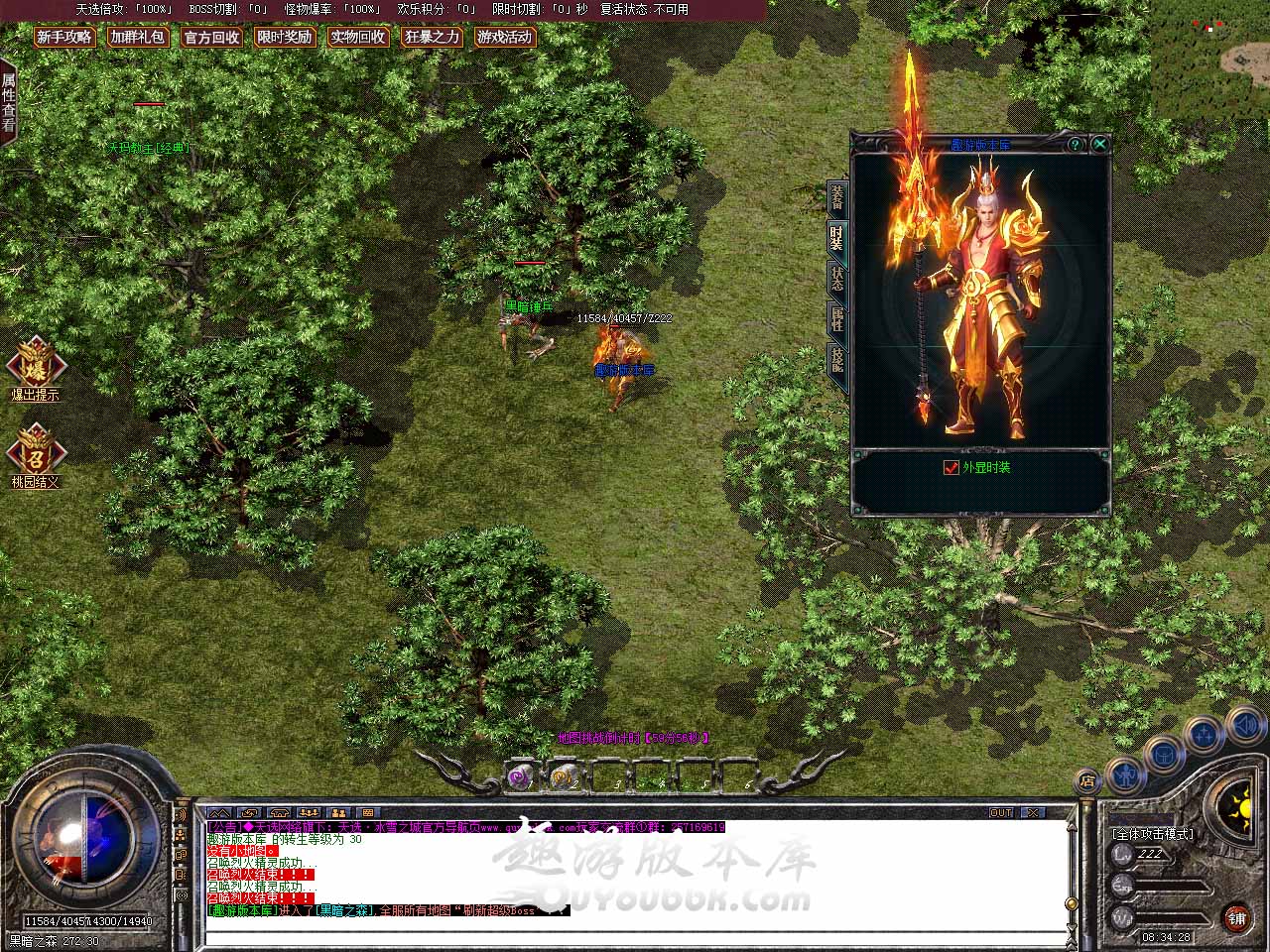Click the question mark help button
Screen dimensions: 1270x952
pyautogui.click(x=1075, y=145)
